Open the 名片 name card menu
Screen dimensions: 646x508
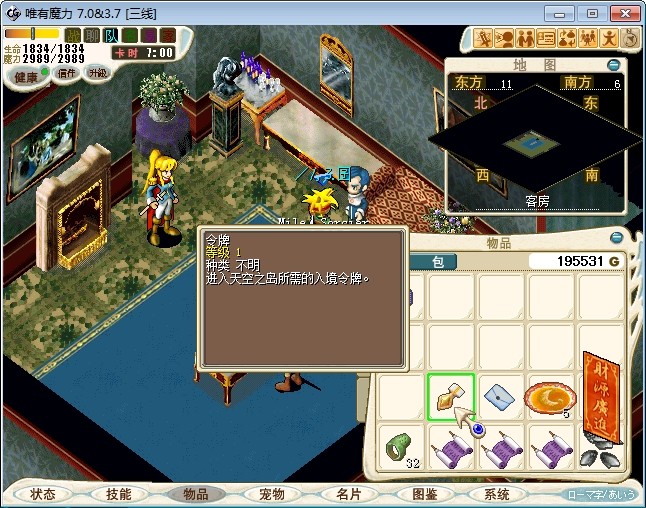347,494
